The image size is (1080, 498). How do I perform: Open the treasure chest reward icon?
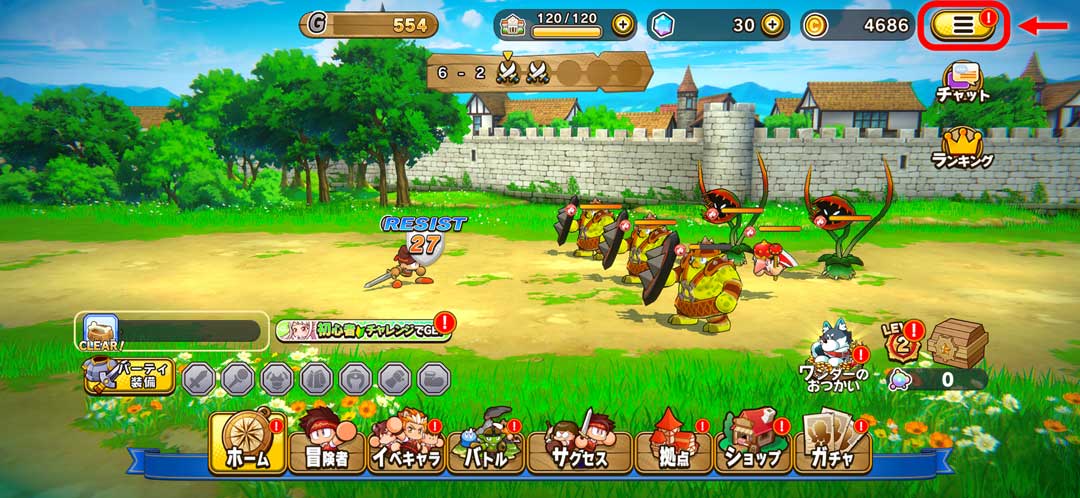point(956,344)
